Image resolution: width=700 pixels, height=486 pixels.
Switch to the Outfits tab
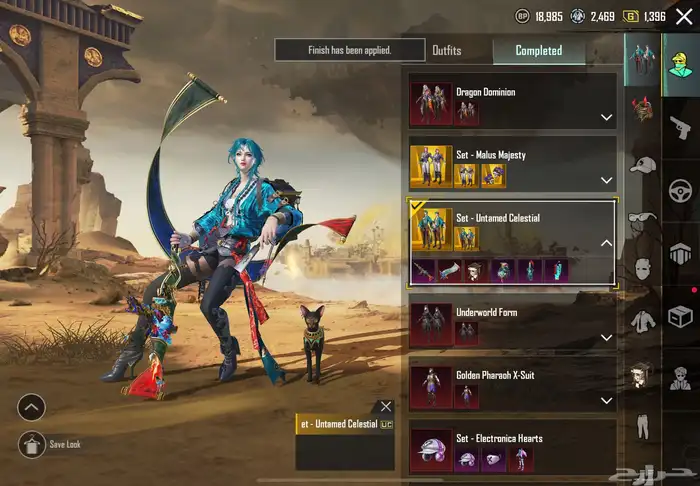(x=447, y=50)
